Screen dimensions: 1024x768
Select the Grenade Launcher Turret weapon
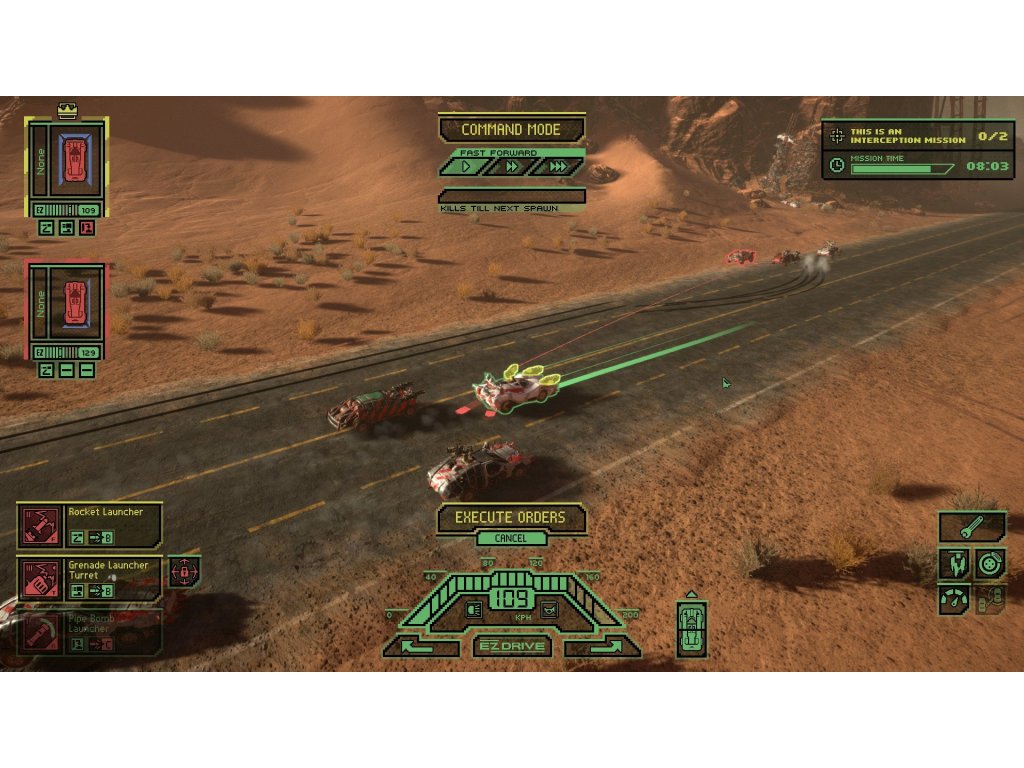(89, 578)
